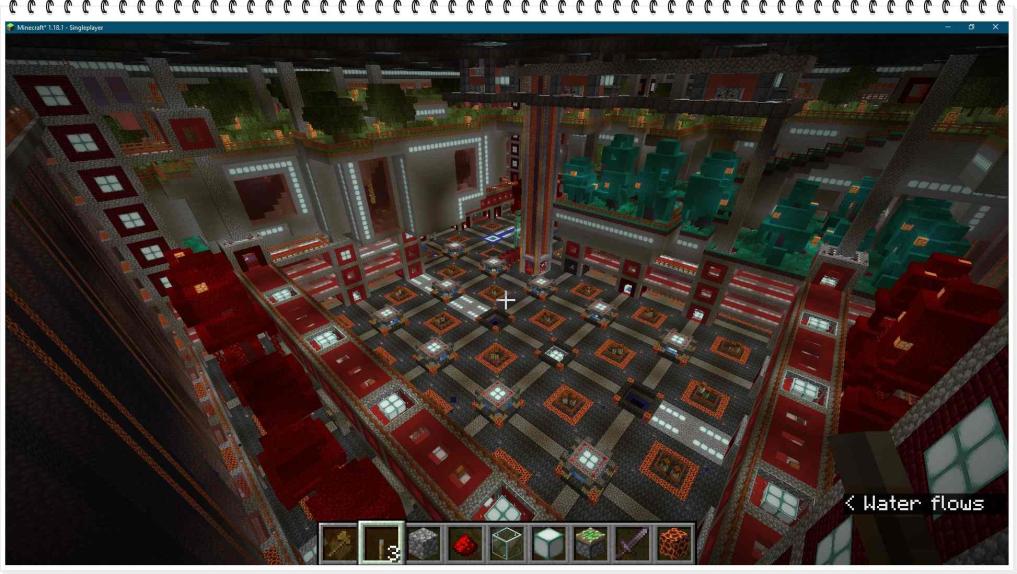Select the white sea lantern block slot
Viewport: 1017px width, 574px height.
[x=549, y=543]
